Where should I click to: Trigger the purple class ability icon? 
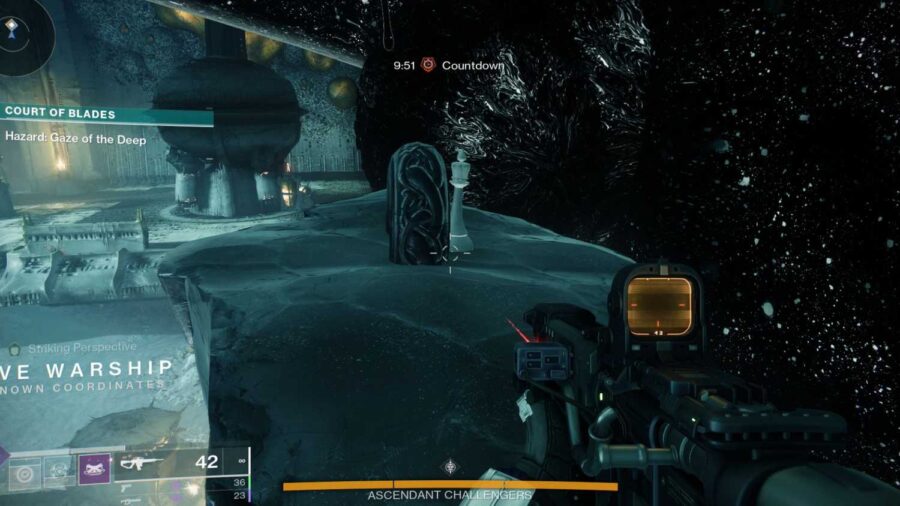click(94, 469)
